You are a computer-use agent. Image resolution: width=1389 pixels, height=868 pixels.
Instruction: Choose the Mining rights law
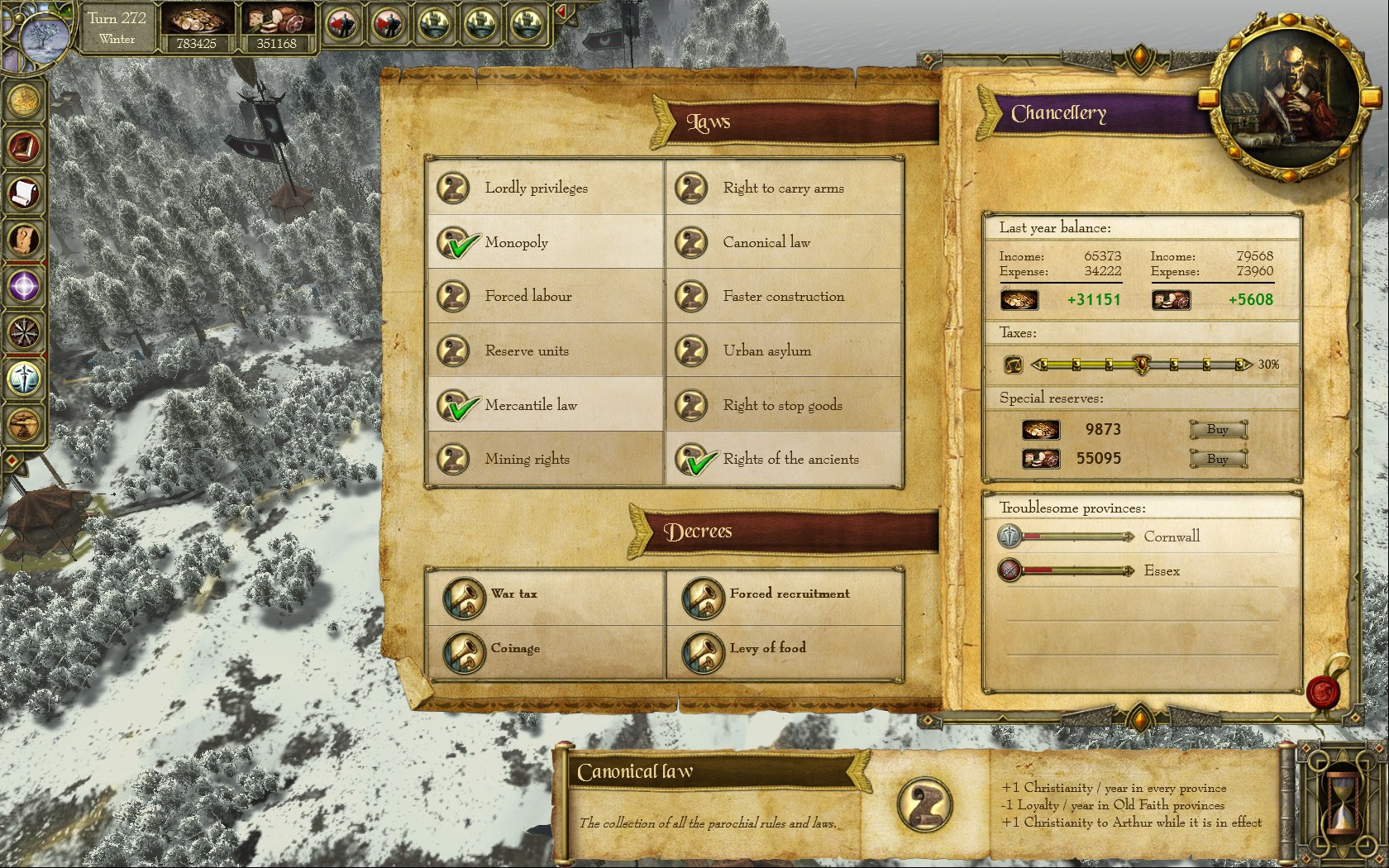click(454, 460)
